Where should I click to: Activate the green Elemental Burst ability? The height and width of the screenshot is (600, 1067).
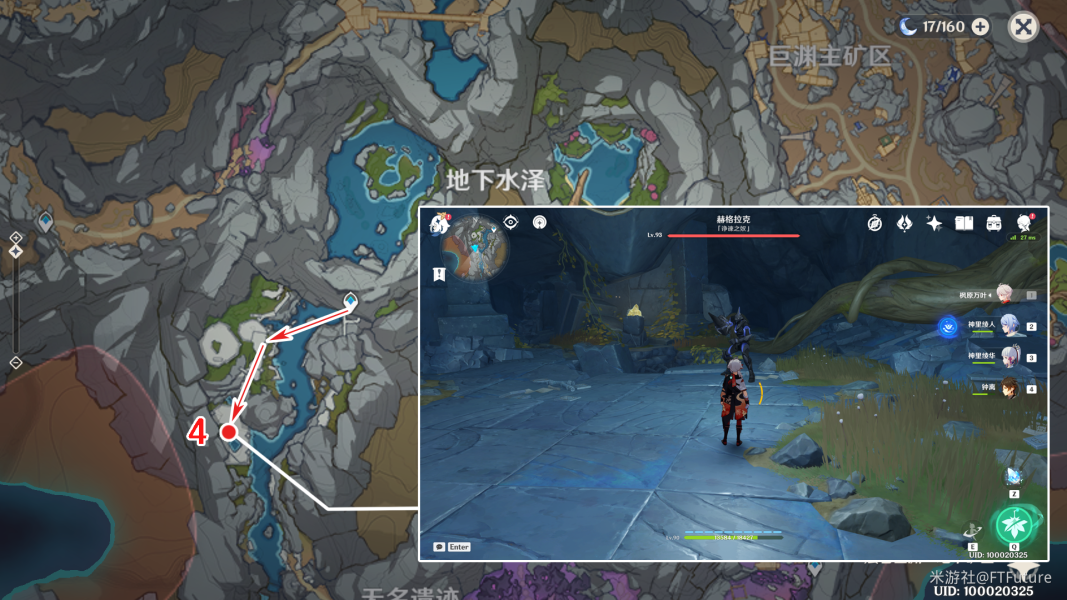click(1014, 524)
